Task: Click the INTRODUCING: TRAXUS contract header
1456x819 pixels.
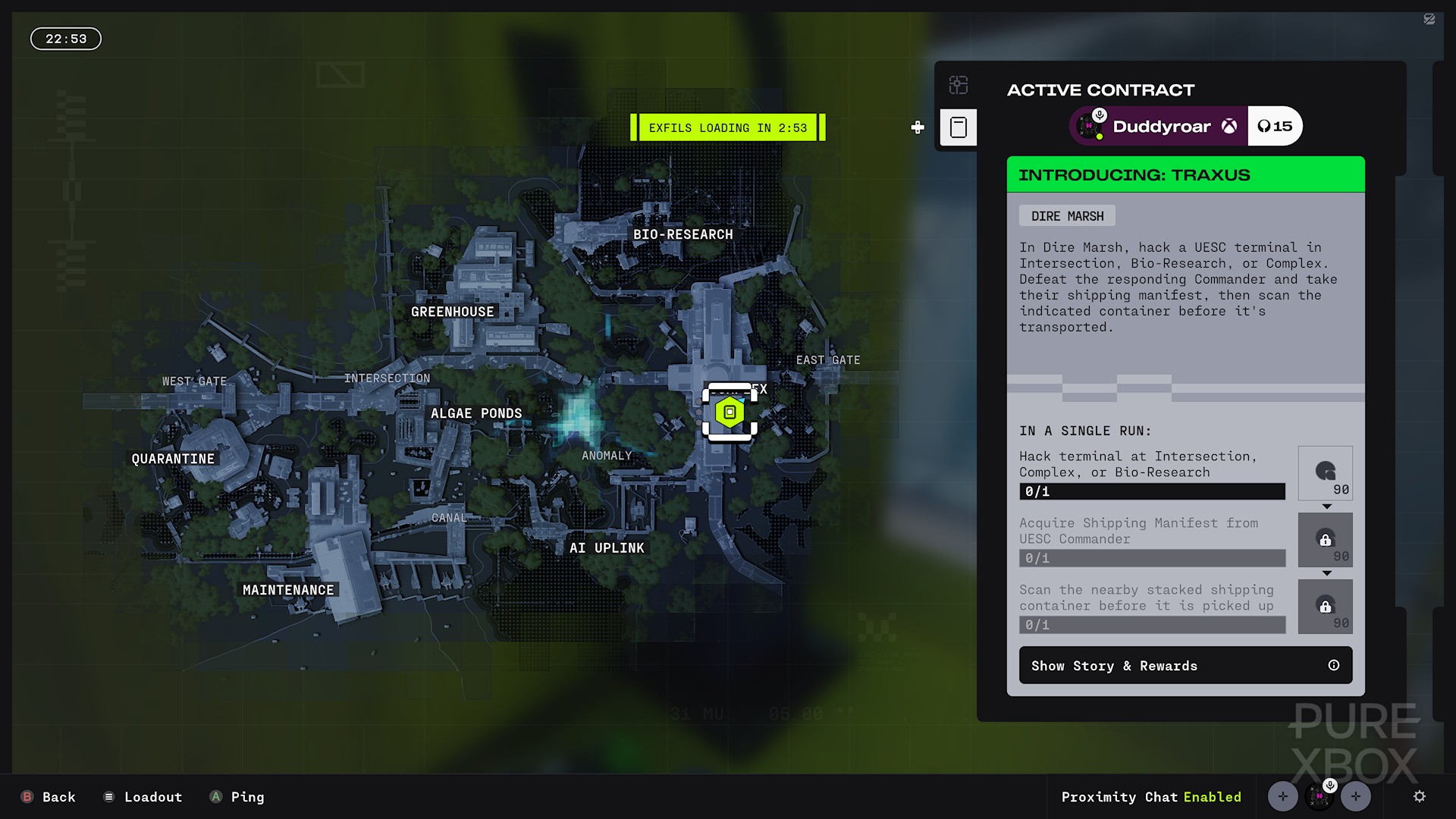Action: pos(1185,175)
